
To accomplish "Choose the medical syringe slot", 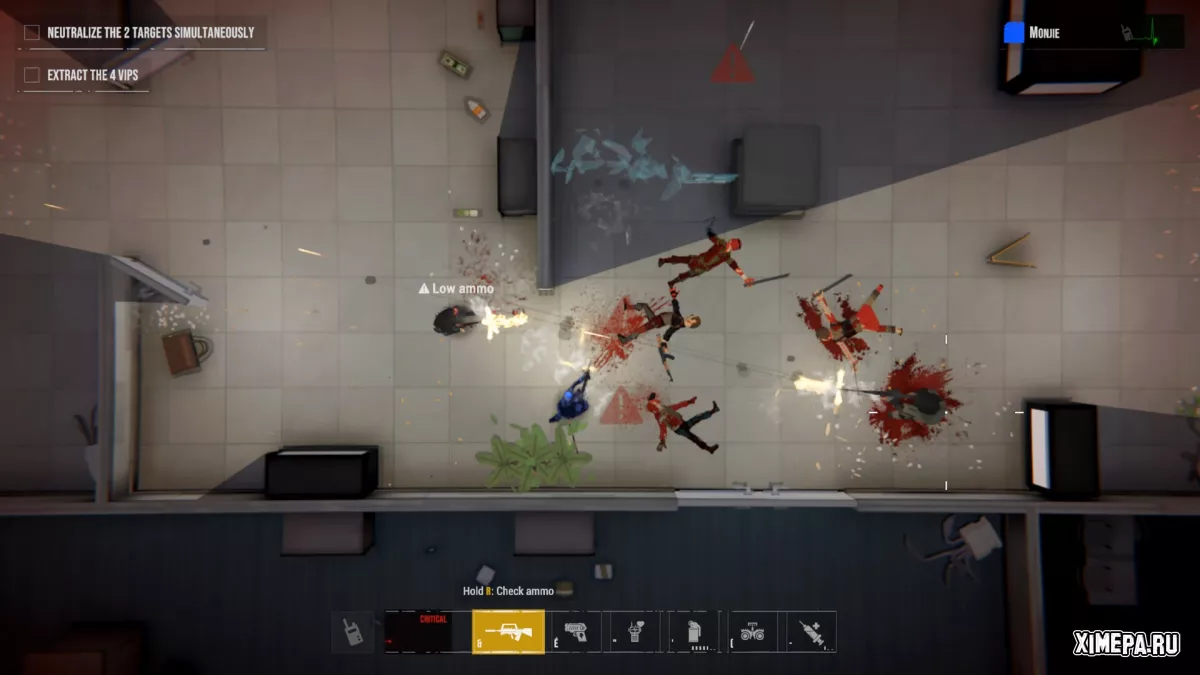I will (811, 632).
